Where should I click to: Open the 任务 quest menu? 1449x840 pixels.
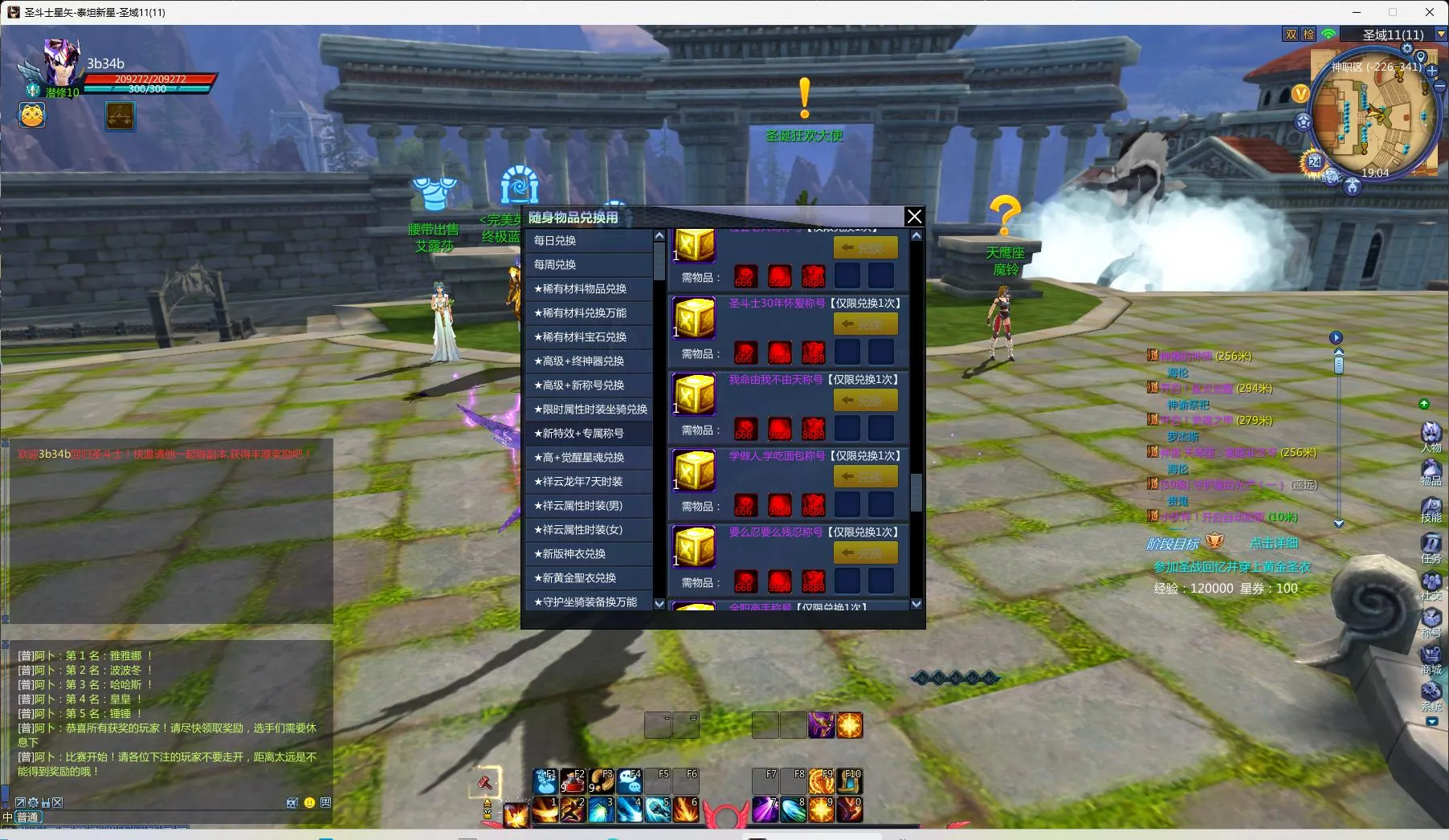1431,546
